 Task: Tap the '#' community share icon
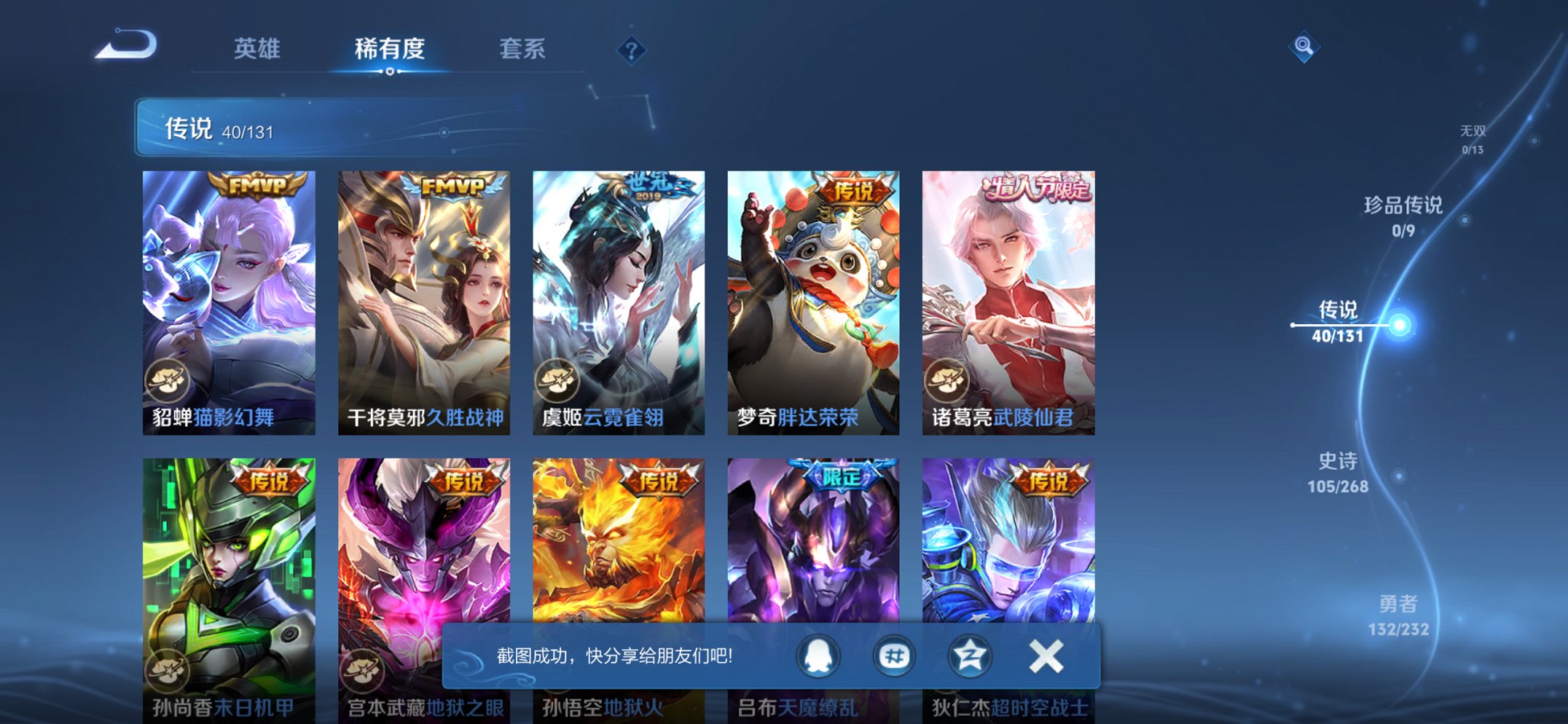(893, 655)
